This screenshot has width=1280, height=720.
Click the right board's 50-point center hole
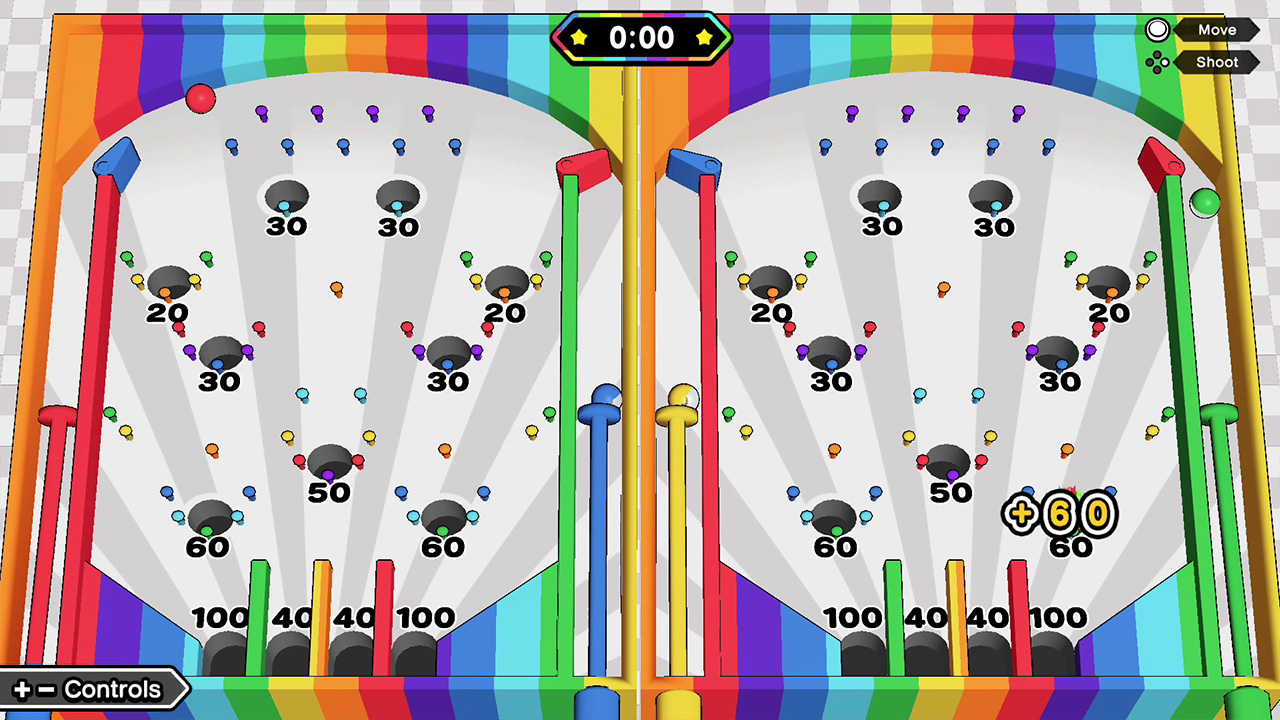pos(947,462)
